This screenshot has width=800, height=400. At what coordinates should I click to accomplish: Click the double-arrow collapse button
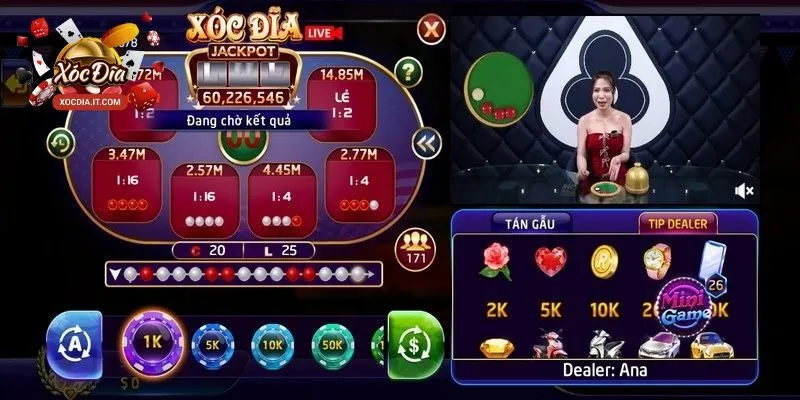pyautogui.click(x=427, y=142)
